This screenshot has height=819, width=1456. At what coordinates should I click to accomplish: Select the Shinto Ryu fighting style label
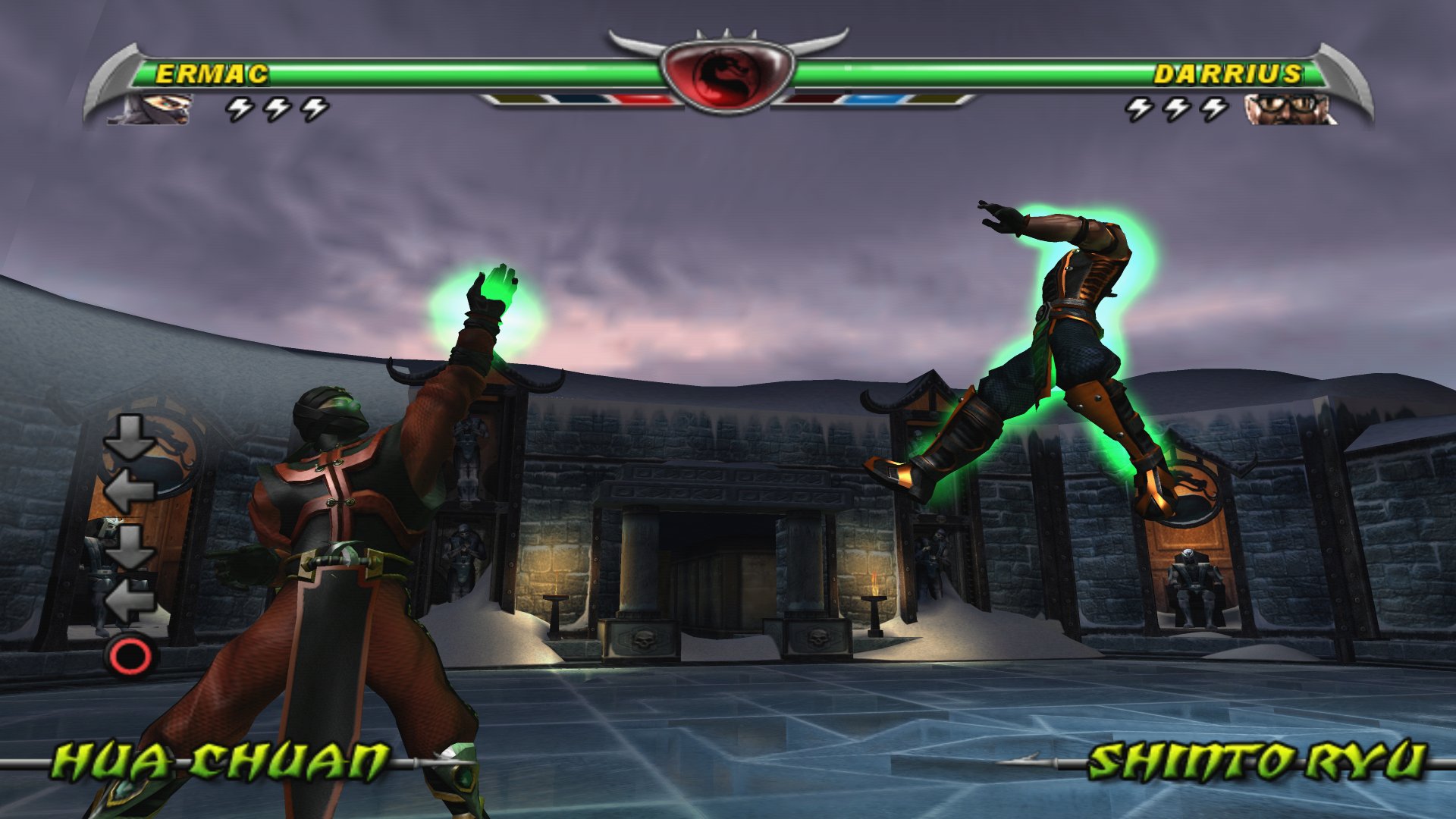coord(1256,761)
